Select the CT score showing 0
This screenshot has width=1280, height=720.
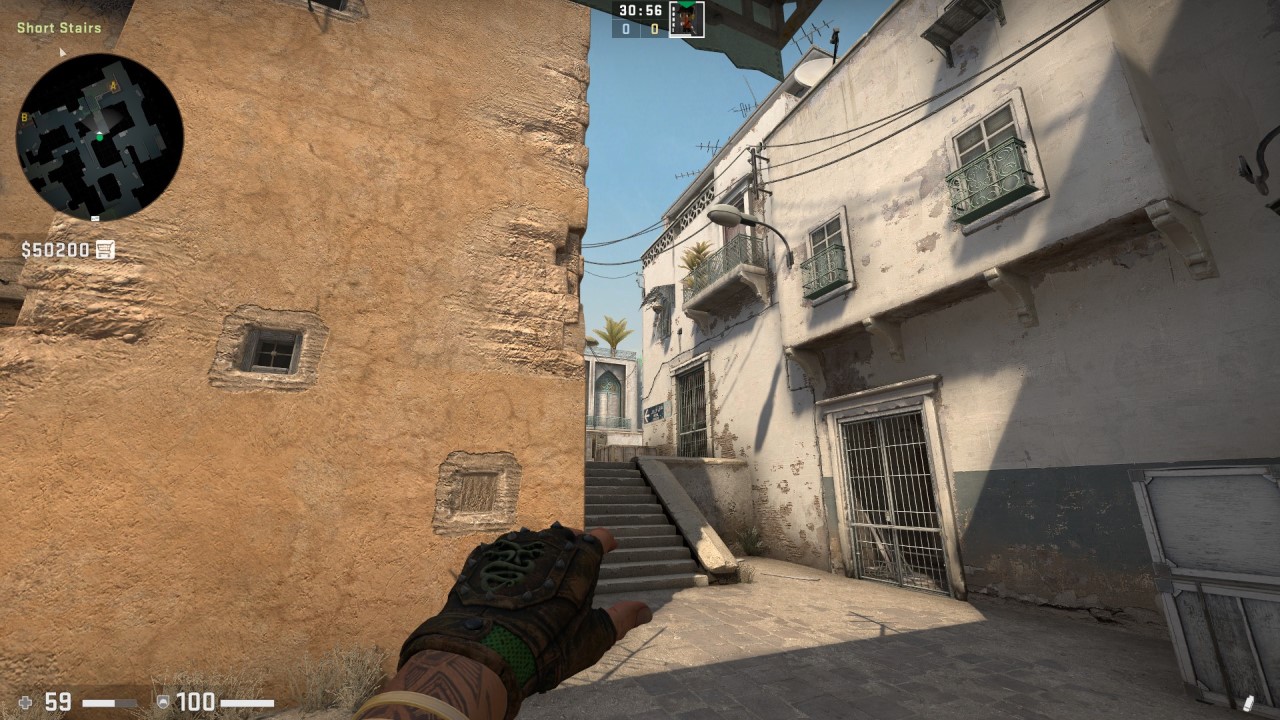625,27
